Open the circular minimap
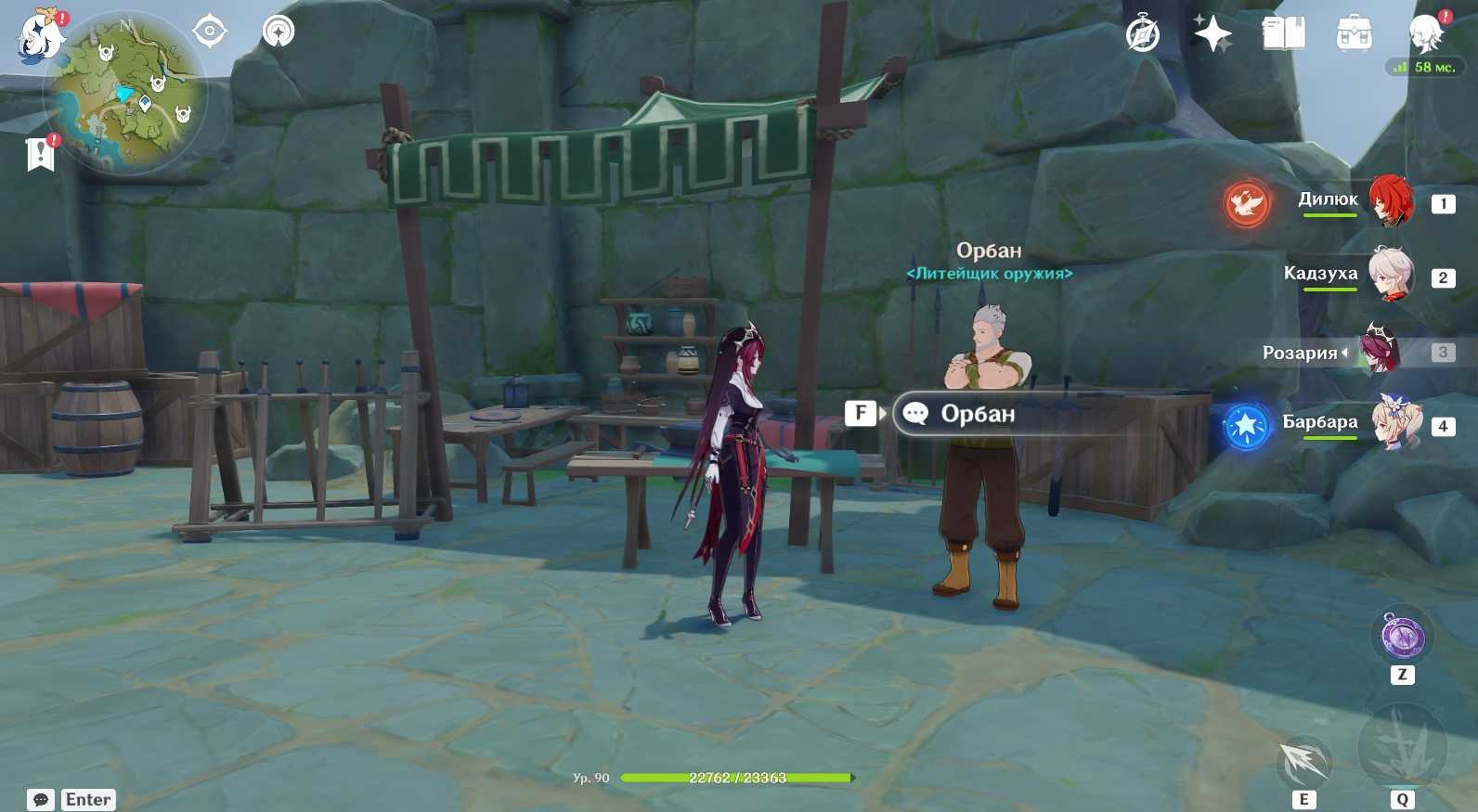Screen dimensions: 1478x812 (126, 96)
